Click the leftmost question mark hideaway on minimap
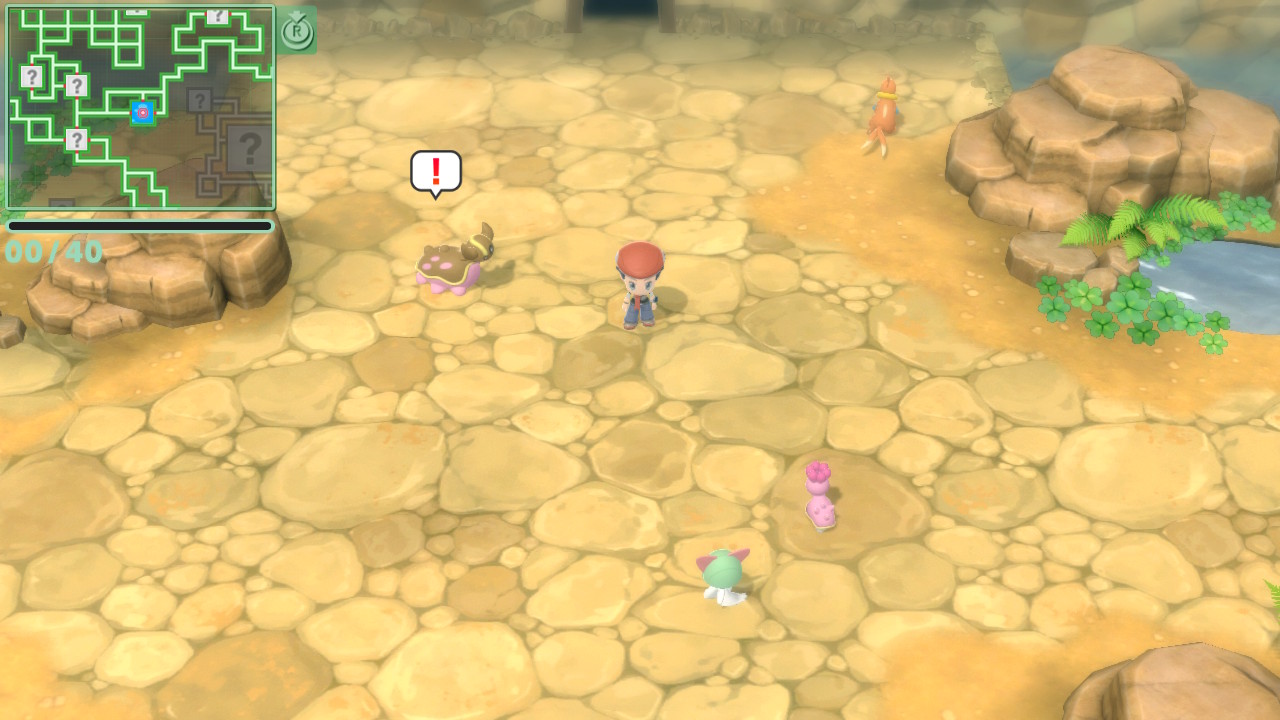Viewport: 1280px width, 720px height. coord(32,76)
